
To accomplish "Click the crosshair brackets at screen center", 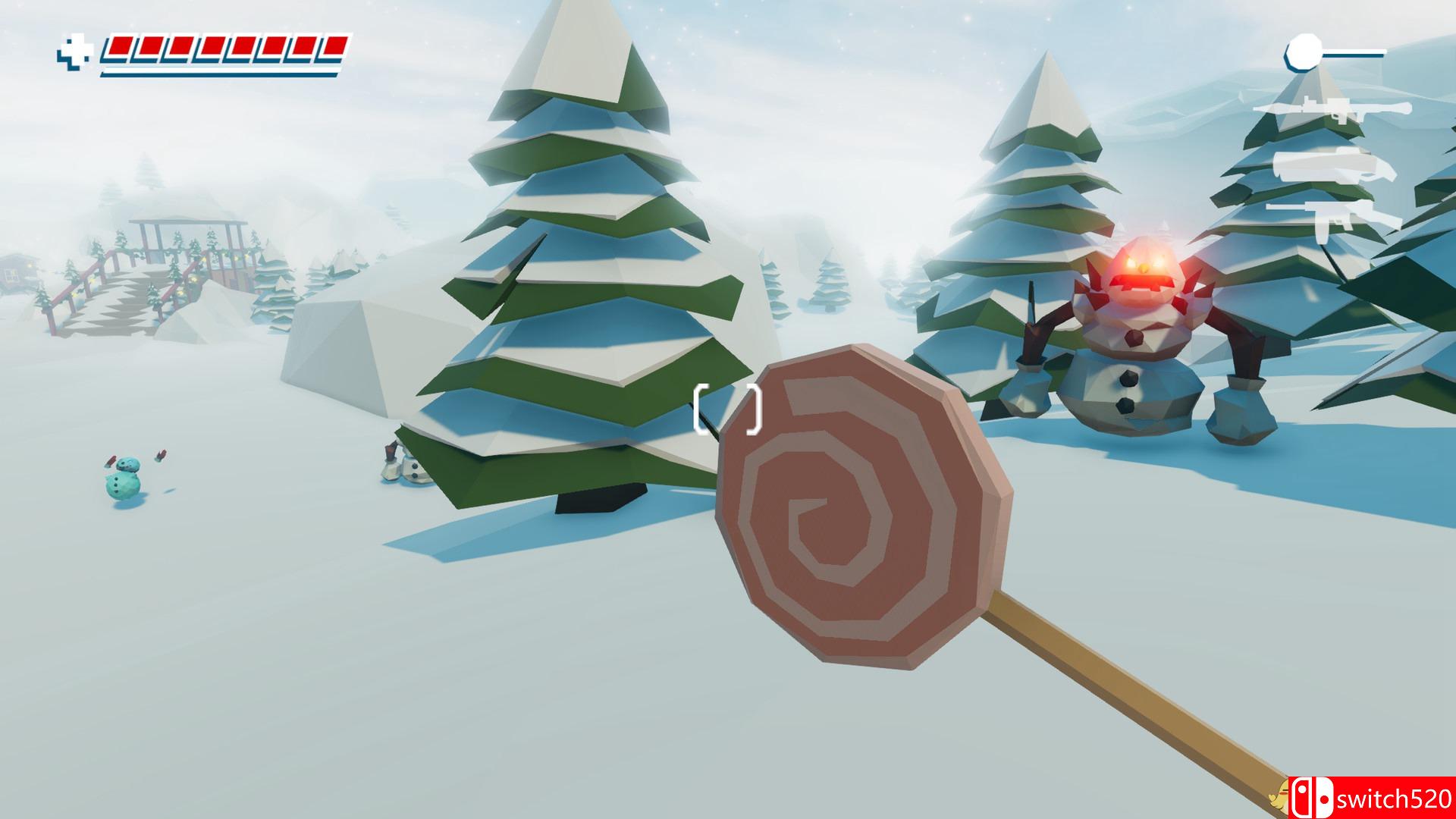I will tap(726, 409).
